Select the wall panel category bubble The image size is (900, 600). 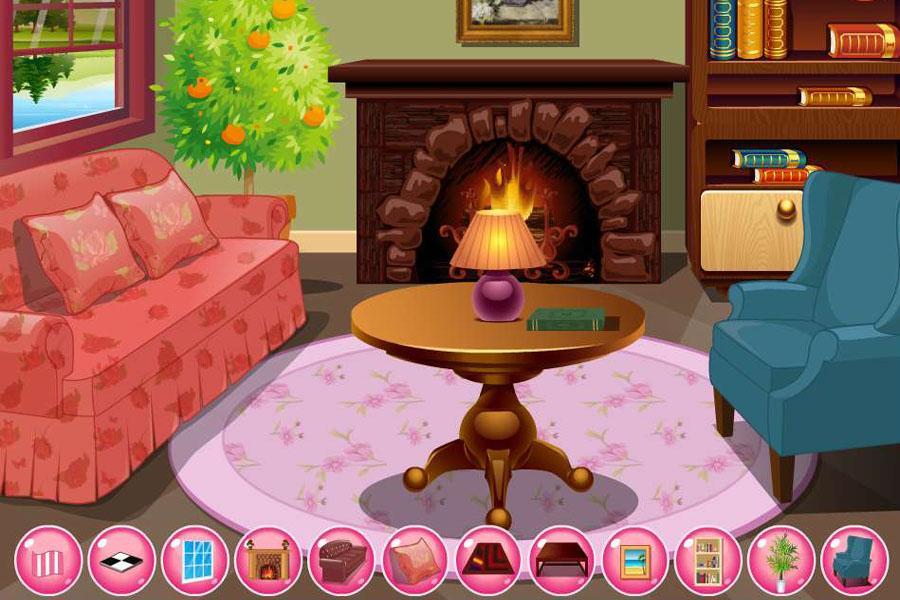[48, 560]
